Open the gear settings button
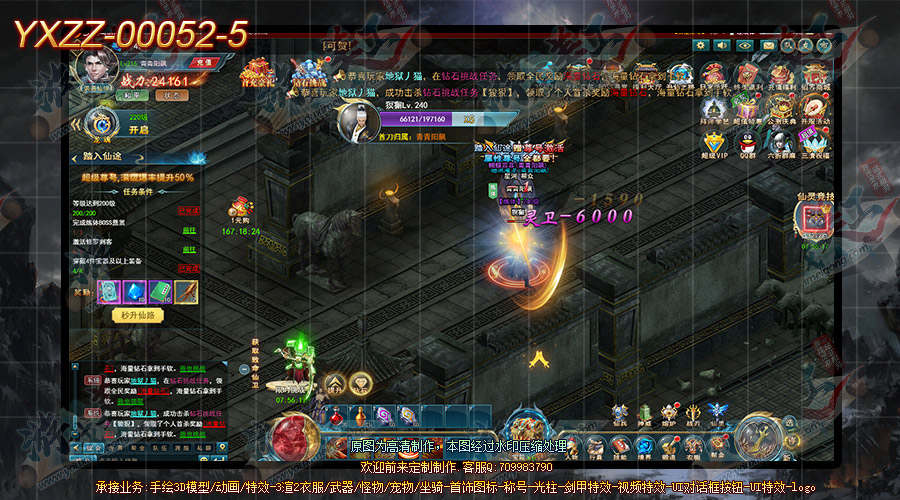The image size is (900, 500). 699,46
